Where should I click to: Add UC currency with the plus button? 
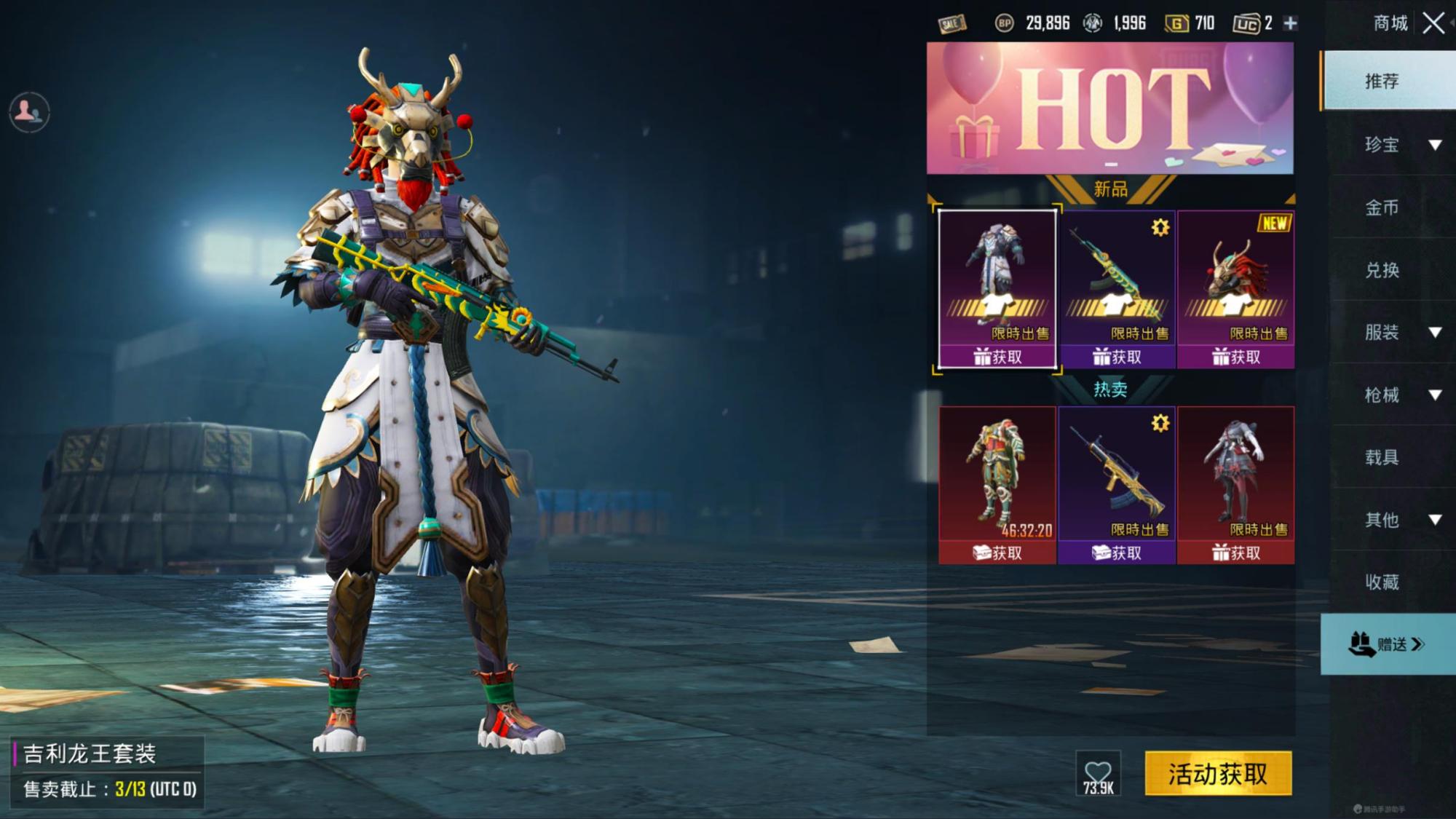point(1290,23)
